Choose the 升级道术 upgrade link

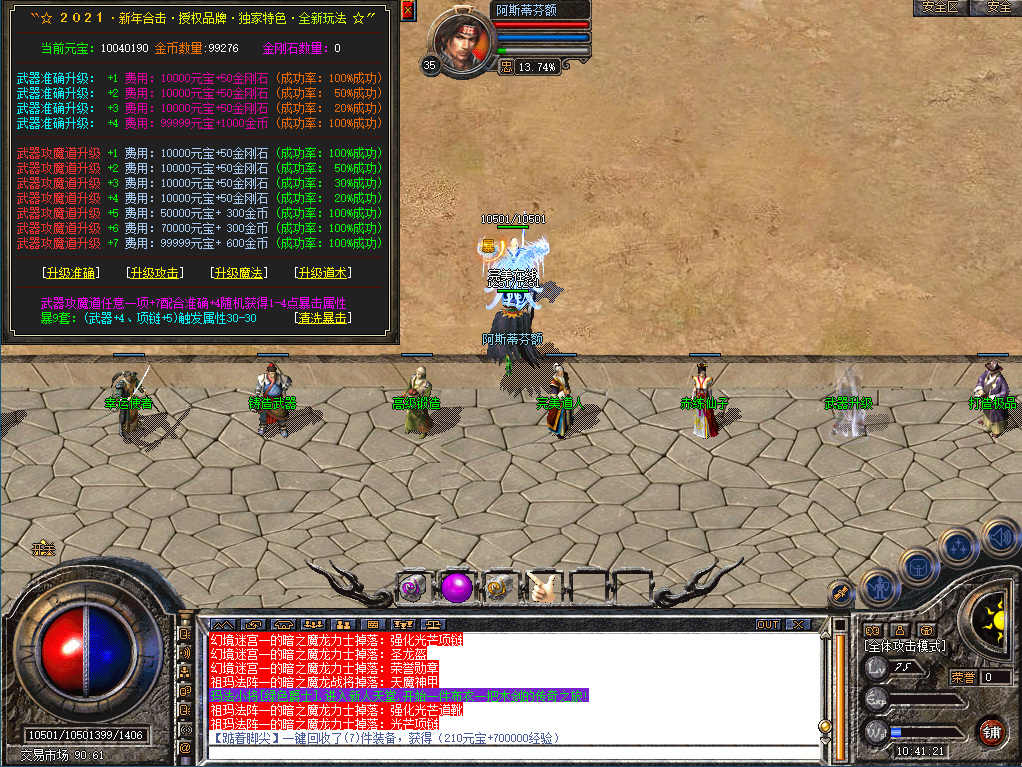point(322,273)
